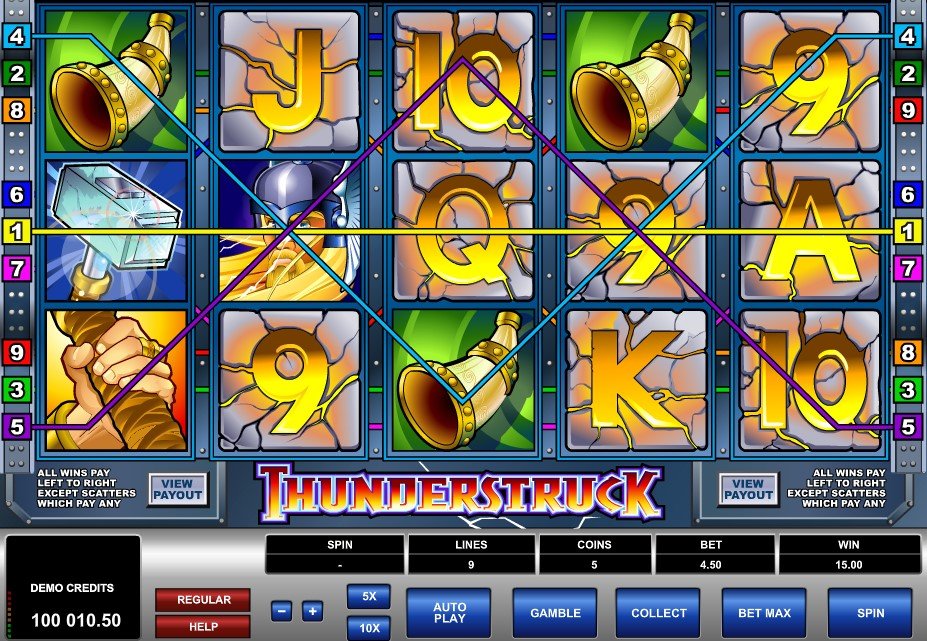Switch to REGULAR mode

pyautogui.click(x=203, y=599)
